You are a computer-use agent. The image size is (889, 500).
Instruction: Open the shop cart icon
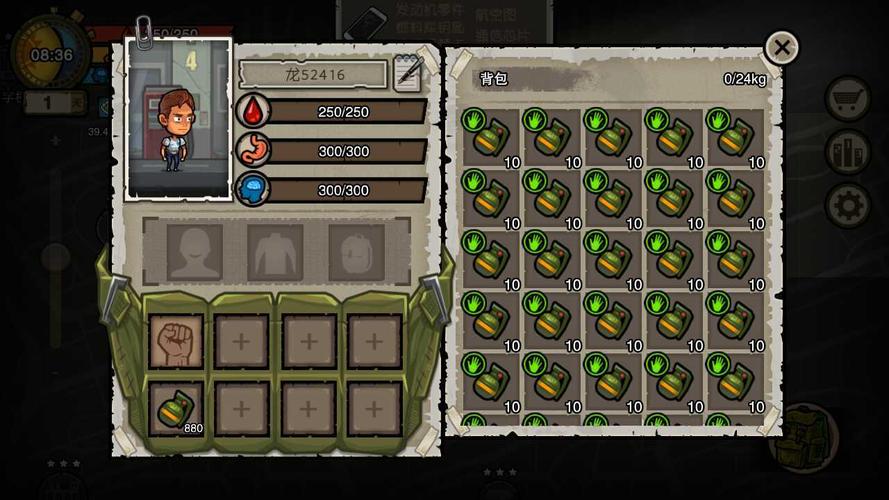[x=847, y=98]
